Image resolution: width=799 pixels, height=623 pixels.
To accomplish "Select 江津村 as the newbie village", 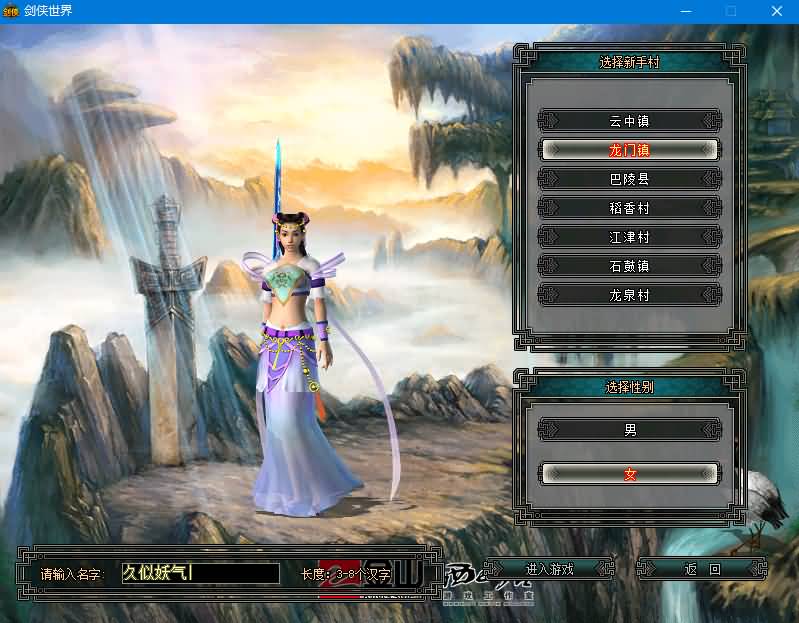I will click(x=629, y=237).
